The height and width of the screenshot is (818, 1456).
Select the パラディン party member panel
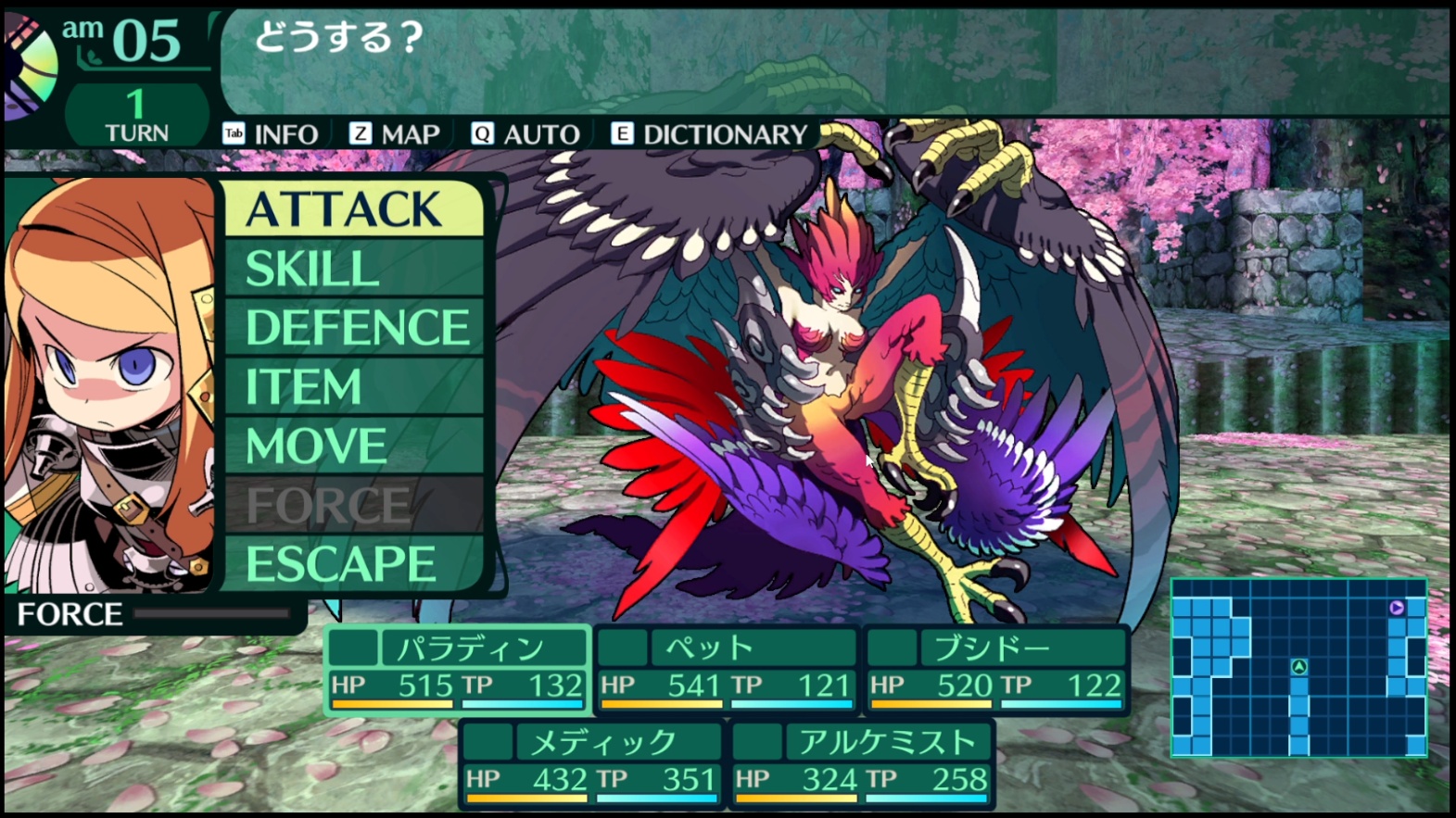[457, 670]
